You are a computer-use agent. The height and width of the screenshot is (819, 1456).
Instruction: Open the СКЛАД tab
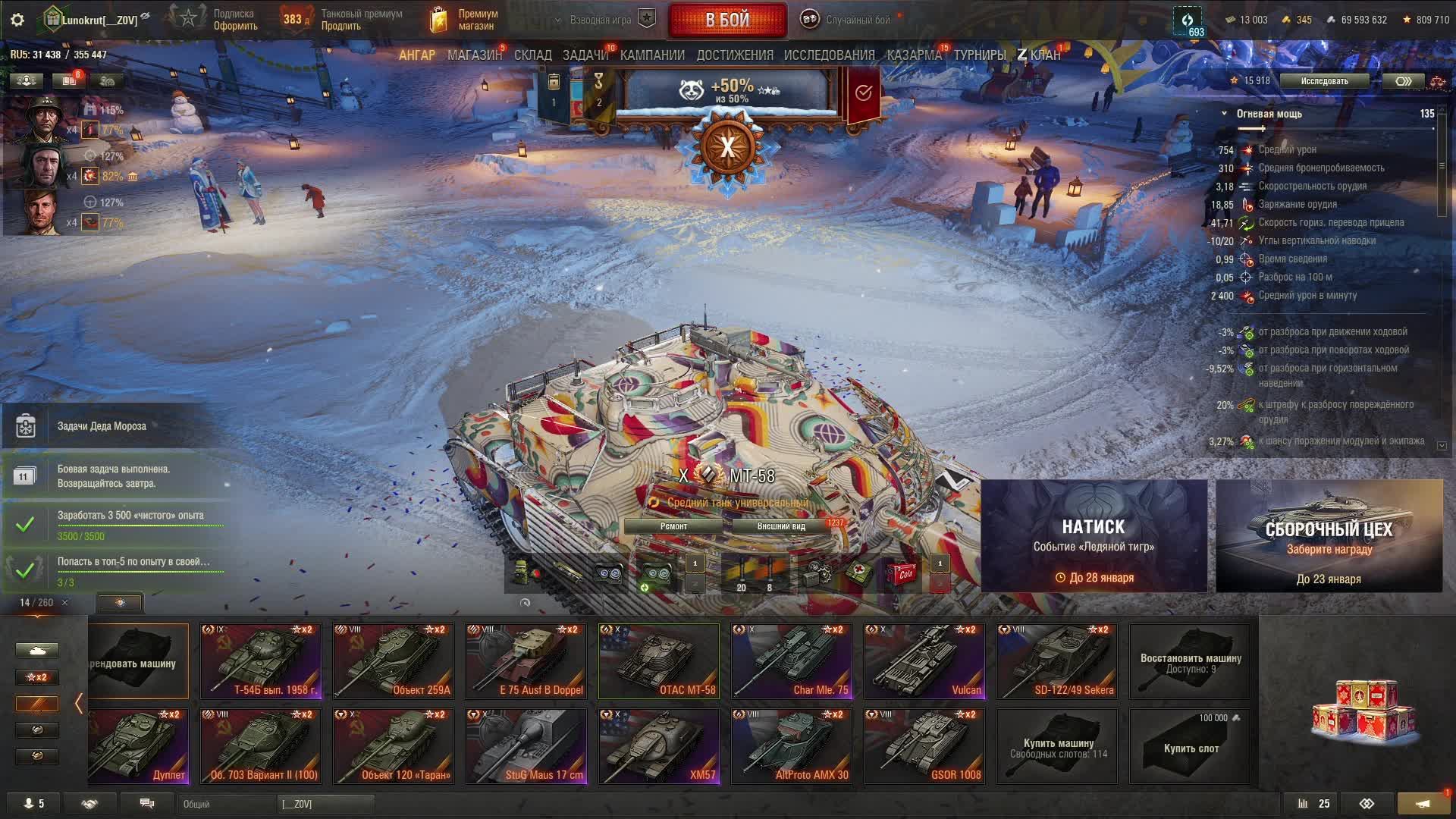click(x=532, y=55)
